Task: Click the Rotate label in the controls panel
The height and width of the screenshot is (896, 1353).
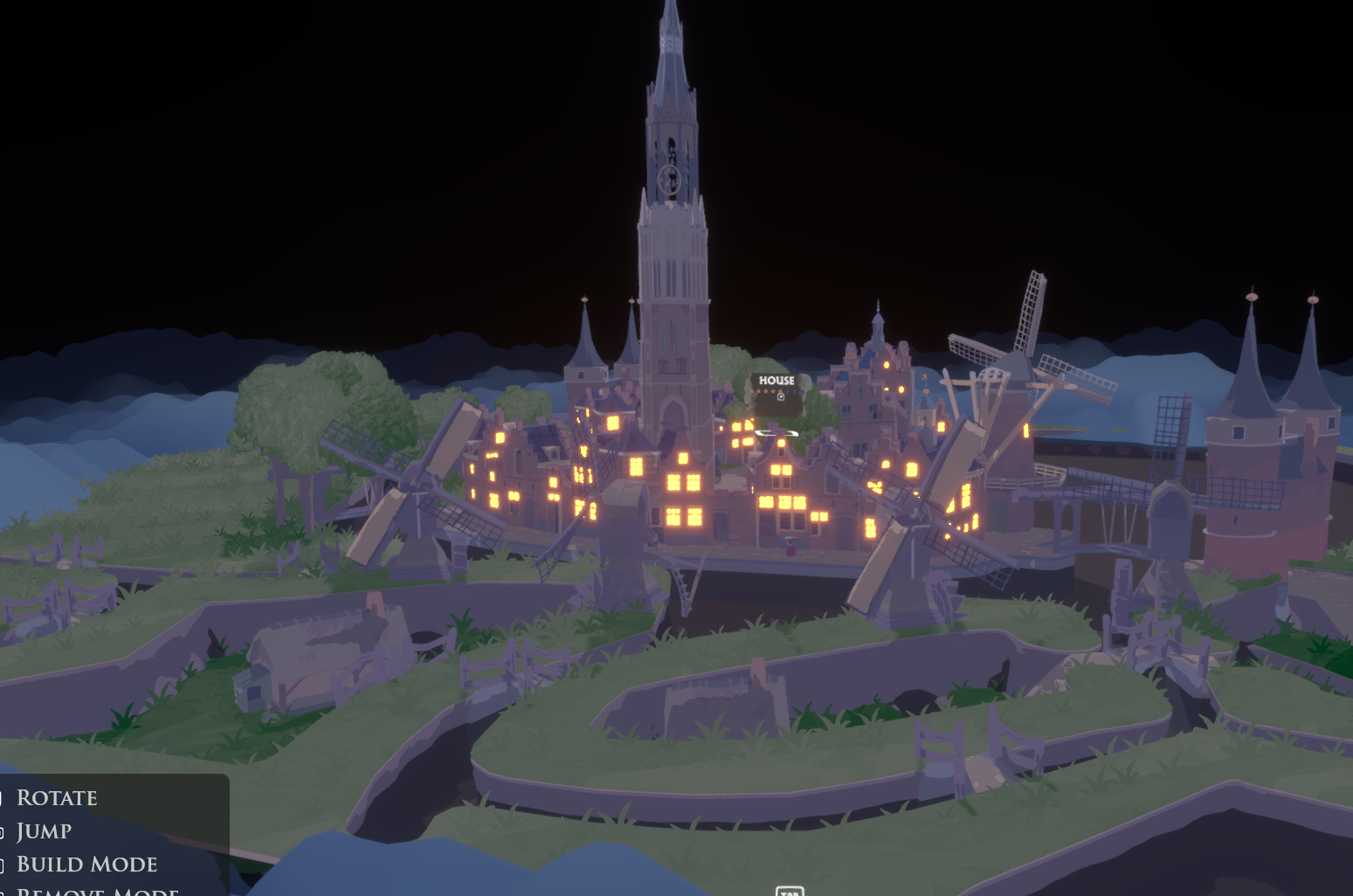Action: [x=58, y=797]
